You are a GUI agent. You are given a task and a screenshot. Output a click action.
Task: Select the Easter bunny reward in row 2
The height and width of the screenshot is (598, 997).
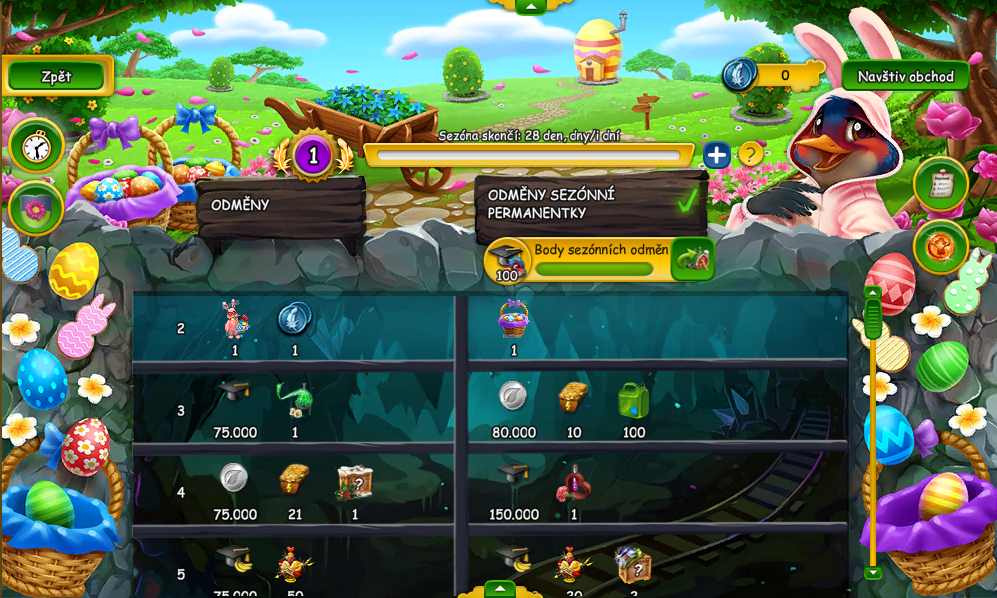pos(234,320)
